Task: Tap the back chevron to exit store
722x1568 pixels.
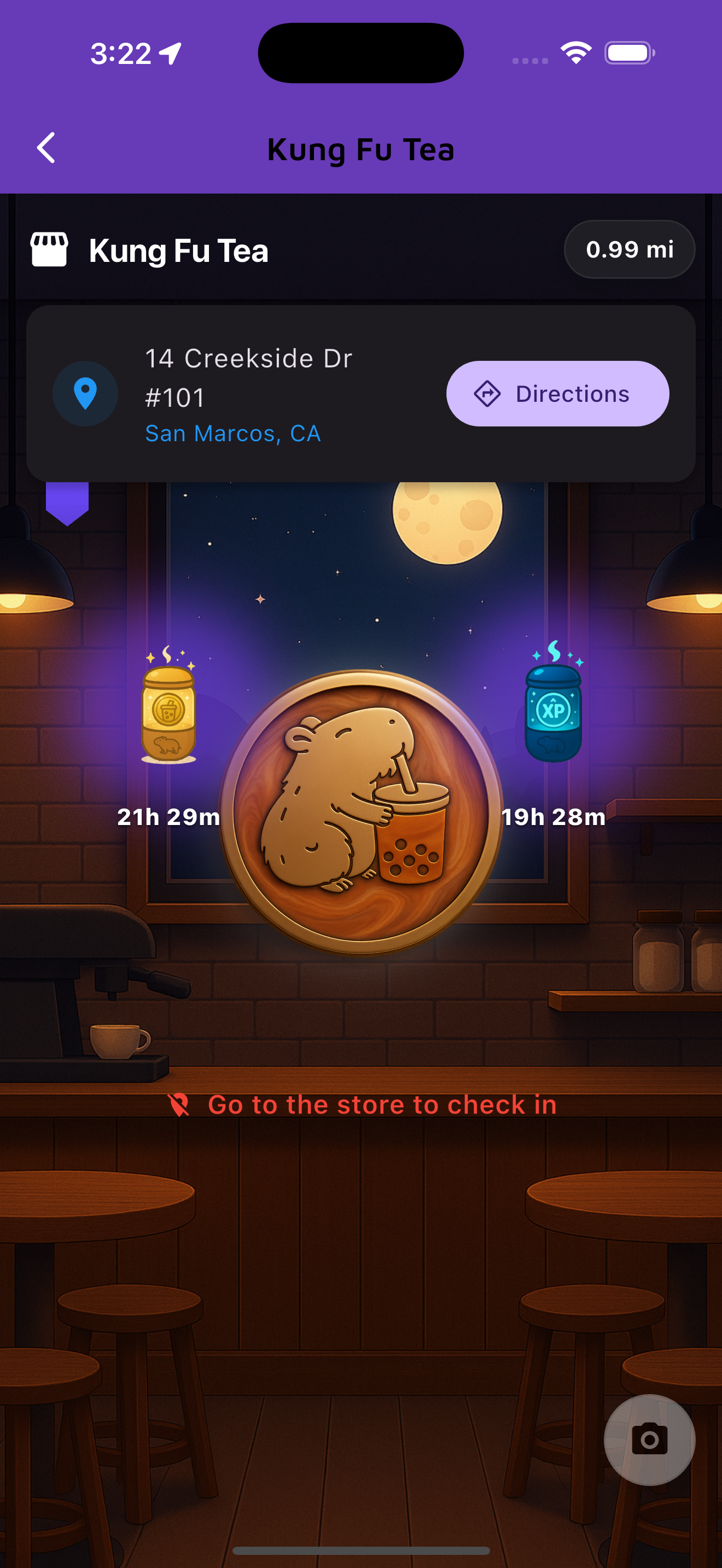Action: click(45, 147)
